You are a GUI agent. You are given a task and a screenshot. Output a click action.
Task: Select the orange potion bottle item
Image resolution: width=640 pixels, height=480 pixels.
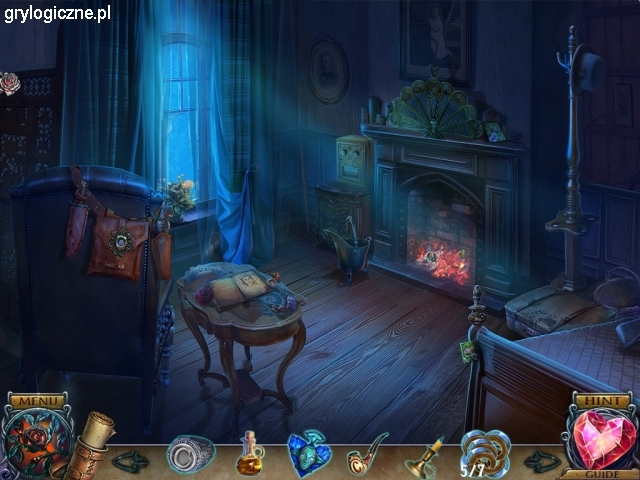coord(250,455)
